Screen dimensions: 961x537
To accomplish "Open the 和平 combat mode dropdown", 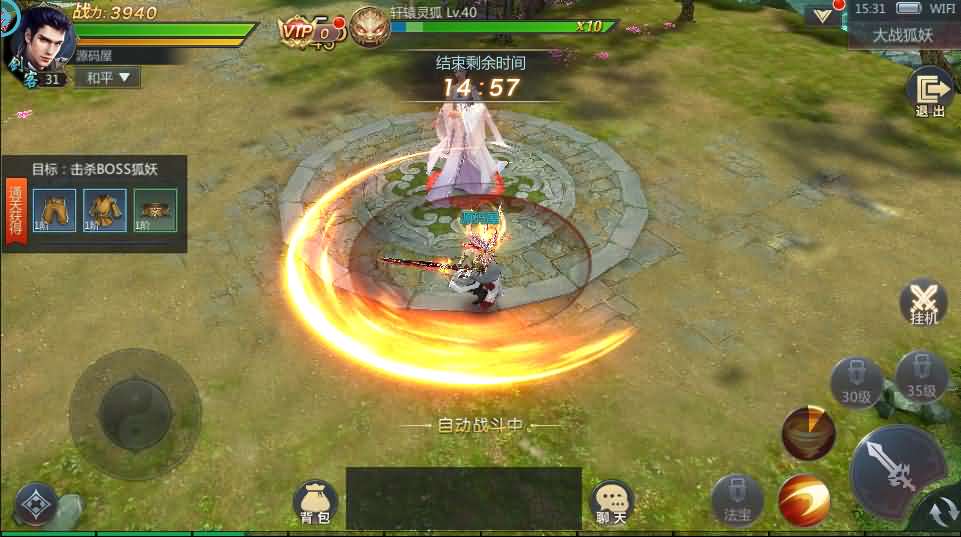I will click(108, 77).
